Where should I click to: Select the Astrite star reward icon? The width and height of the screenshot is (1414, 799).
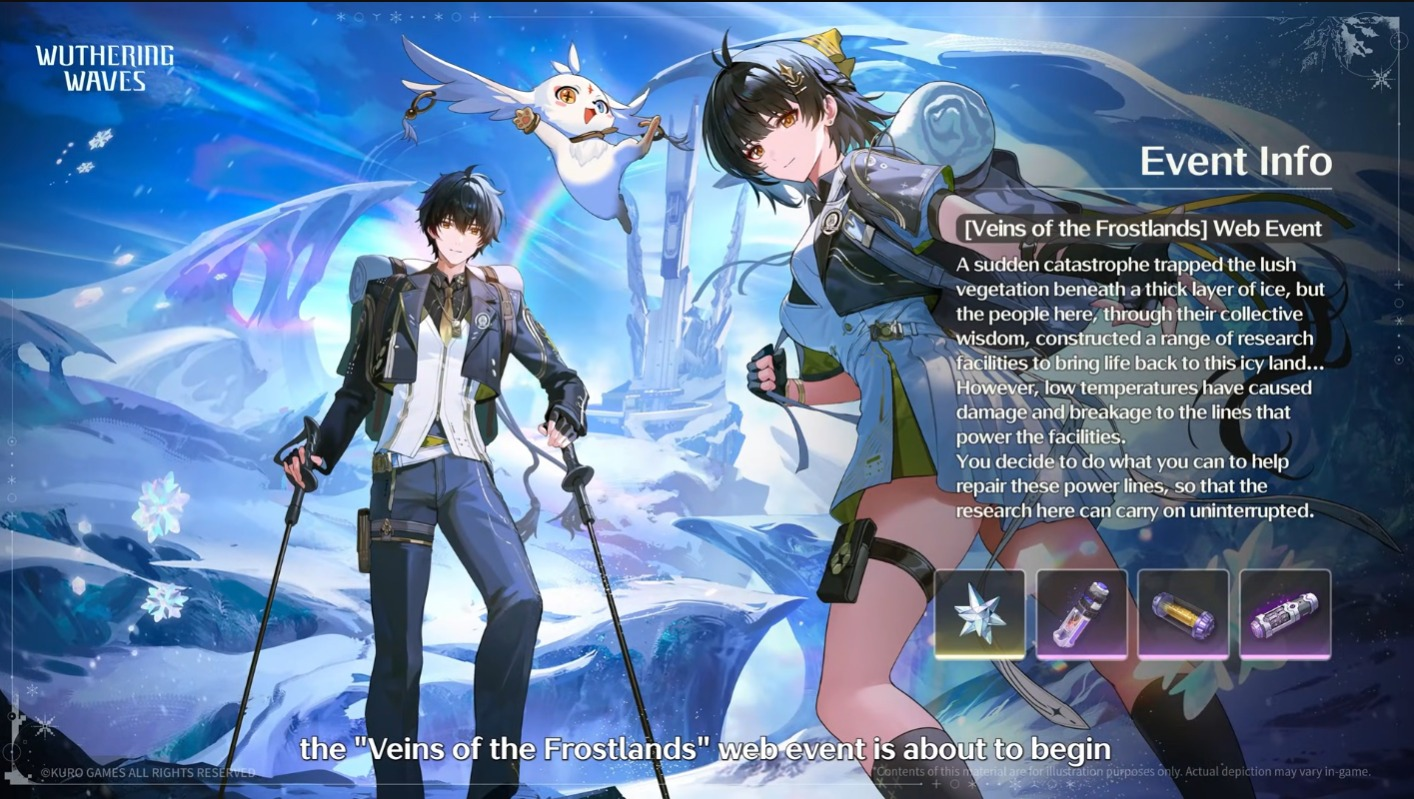point(980,614)
